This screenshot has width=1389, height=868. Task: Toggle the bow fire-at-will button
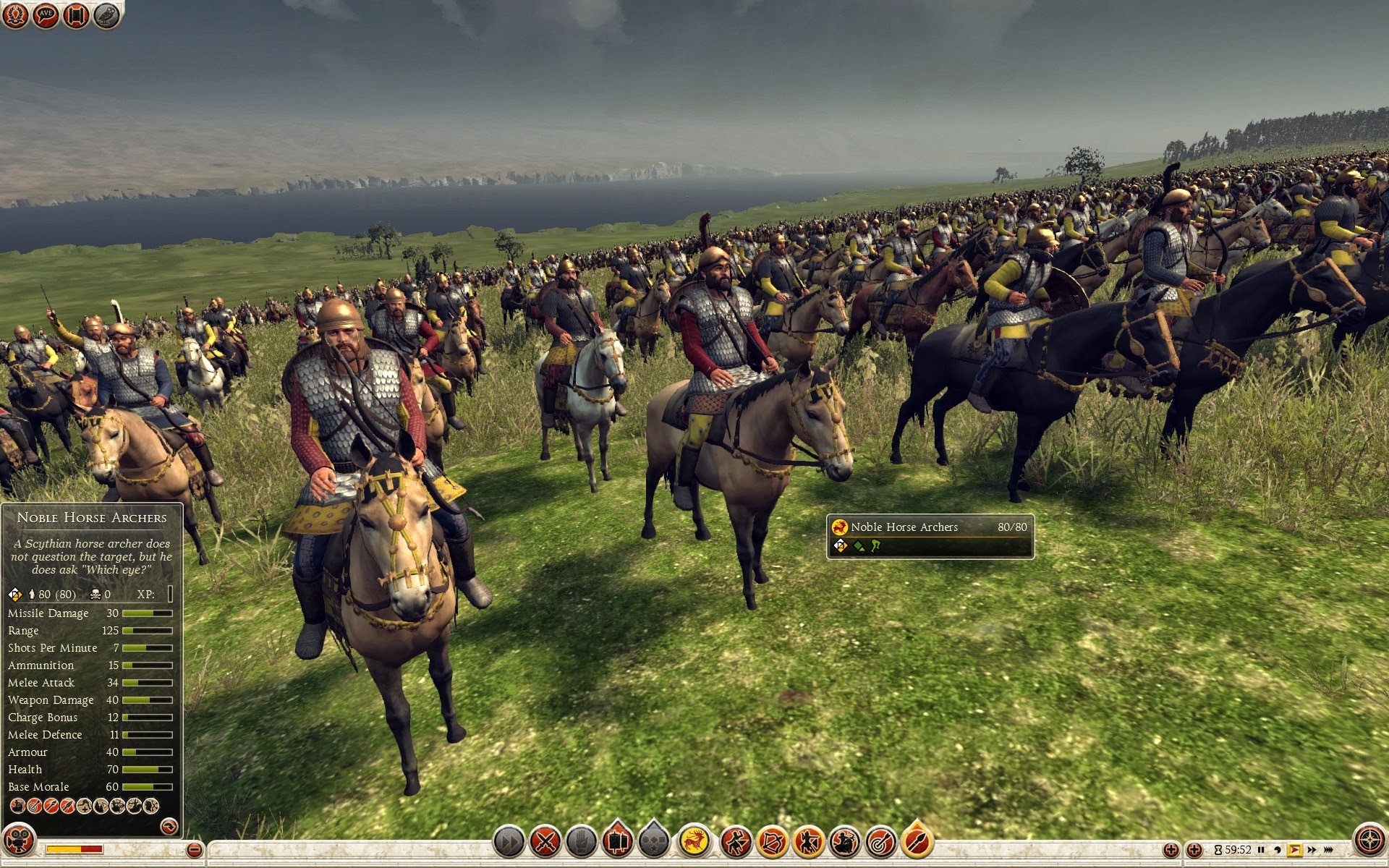pos(772,842)
